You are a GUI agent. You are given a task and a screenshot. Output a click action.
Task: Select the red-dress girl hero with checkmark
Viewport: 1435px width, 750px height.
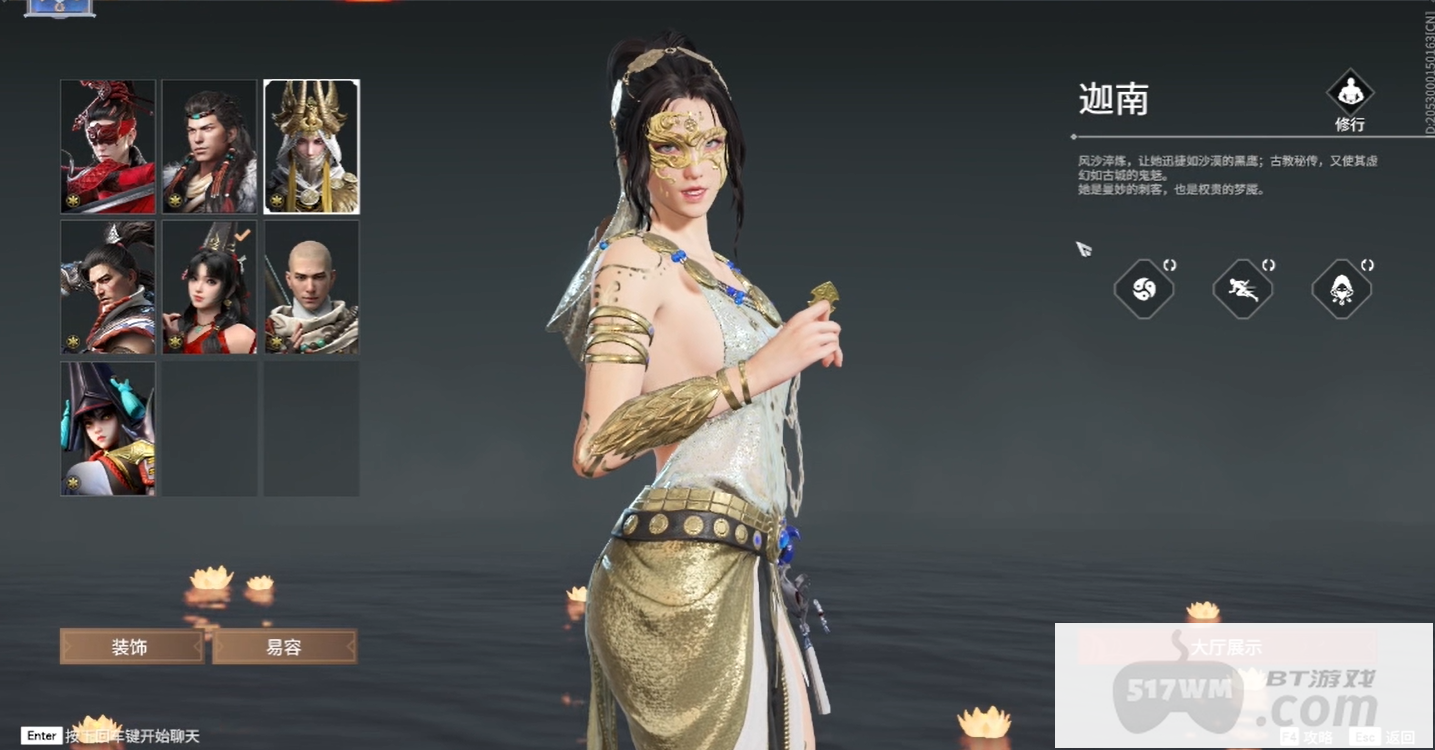click(x=210, y=287)
